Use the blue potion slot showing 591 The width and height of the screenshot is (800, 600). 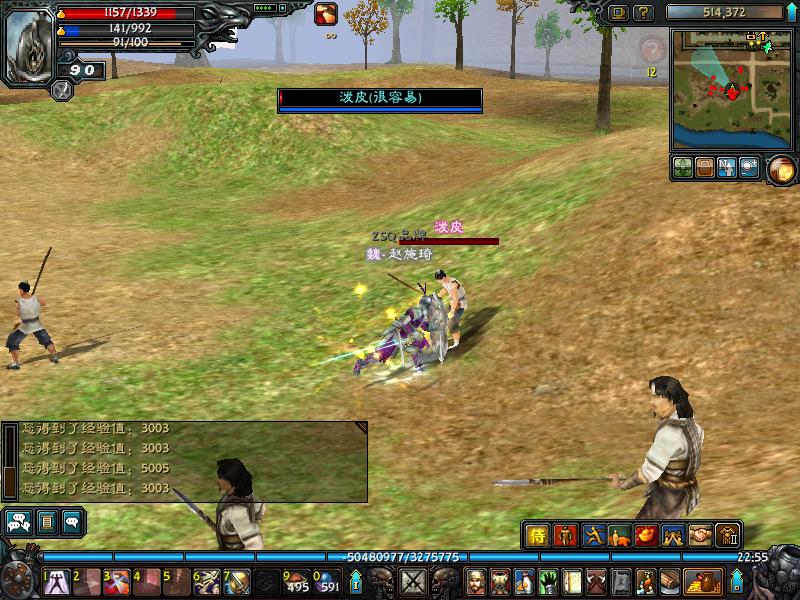click(327, 580)
